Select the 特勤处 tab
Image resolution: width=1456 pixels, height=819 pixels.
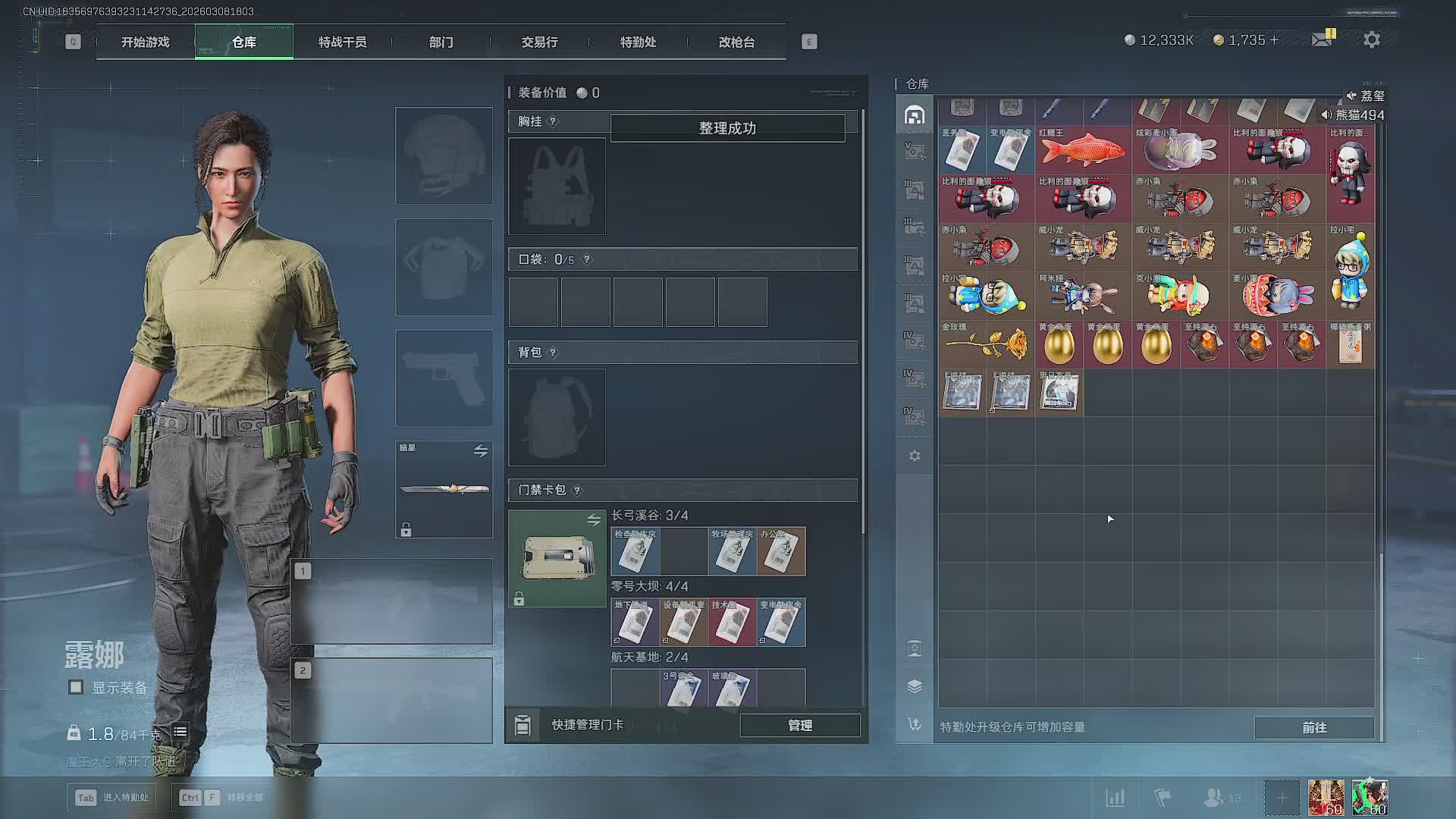pos(638,42)
